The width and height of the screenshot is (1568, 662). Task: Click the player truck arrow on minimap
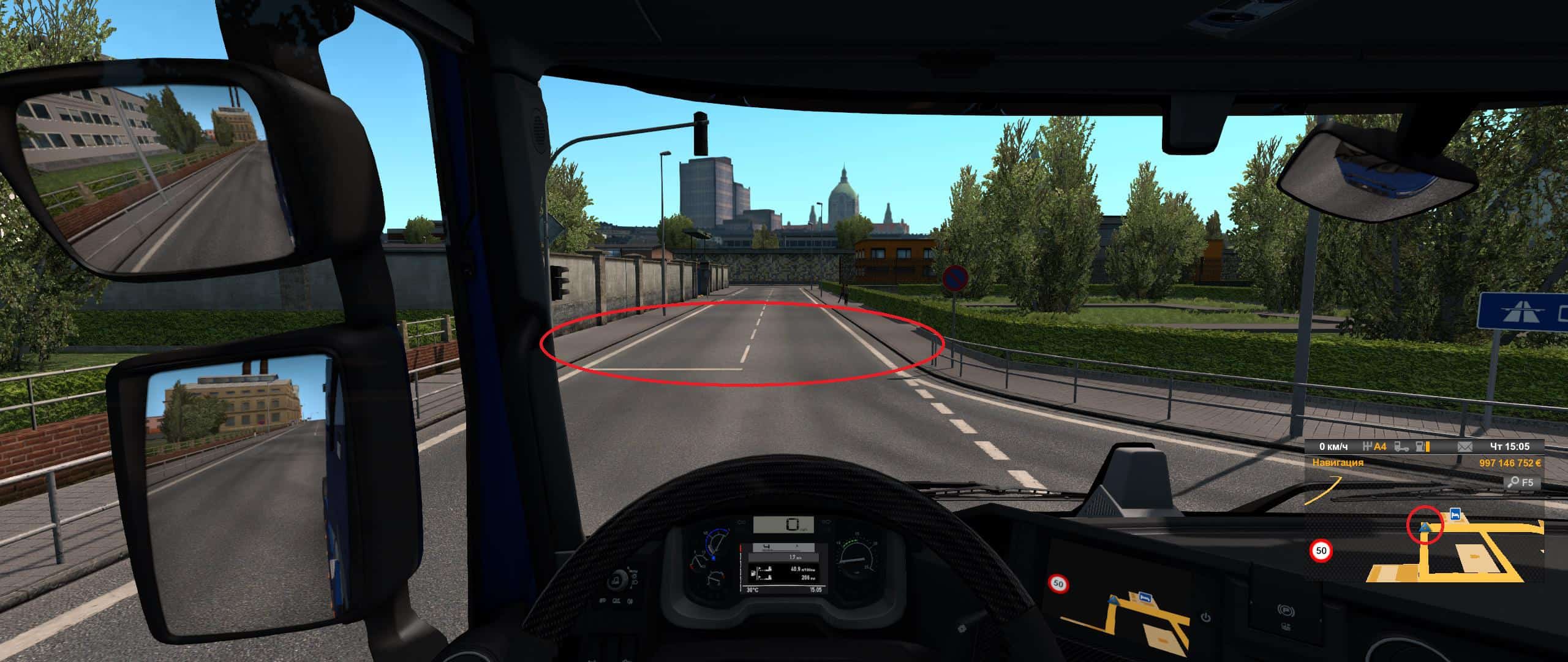[1425, 527]
